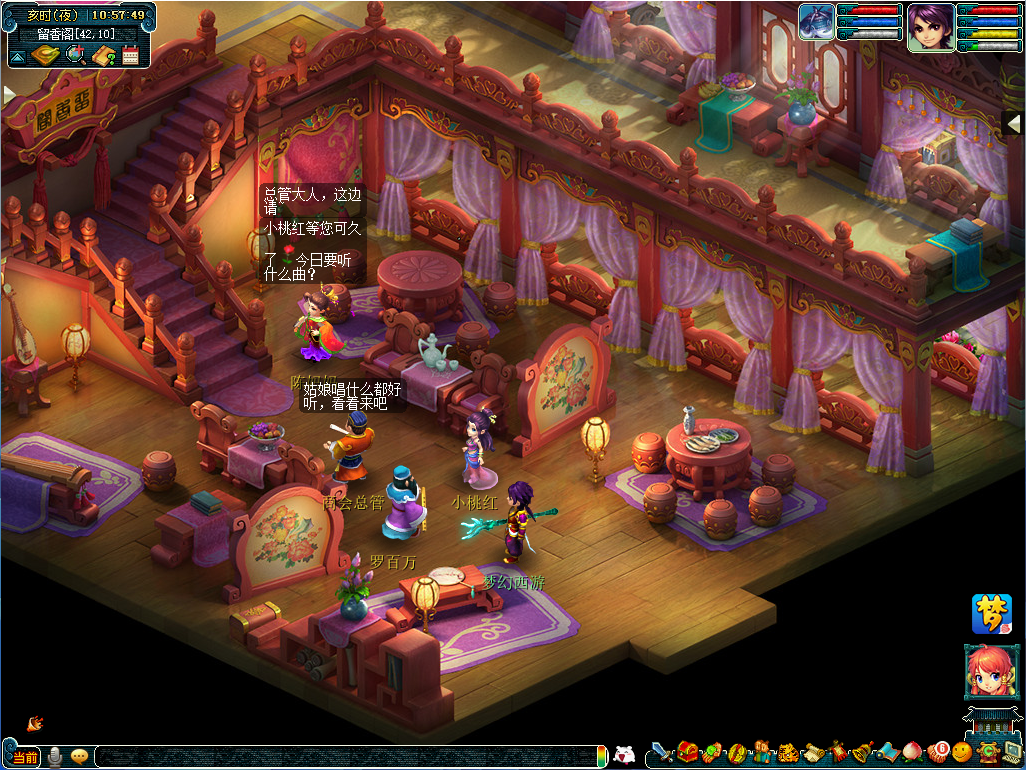The image size is (1026, 770).
Task: Open the help book with question mark
Action: (104, 55)
